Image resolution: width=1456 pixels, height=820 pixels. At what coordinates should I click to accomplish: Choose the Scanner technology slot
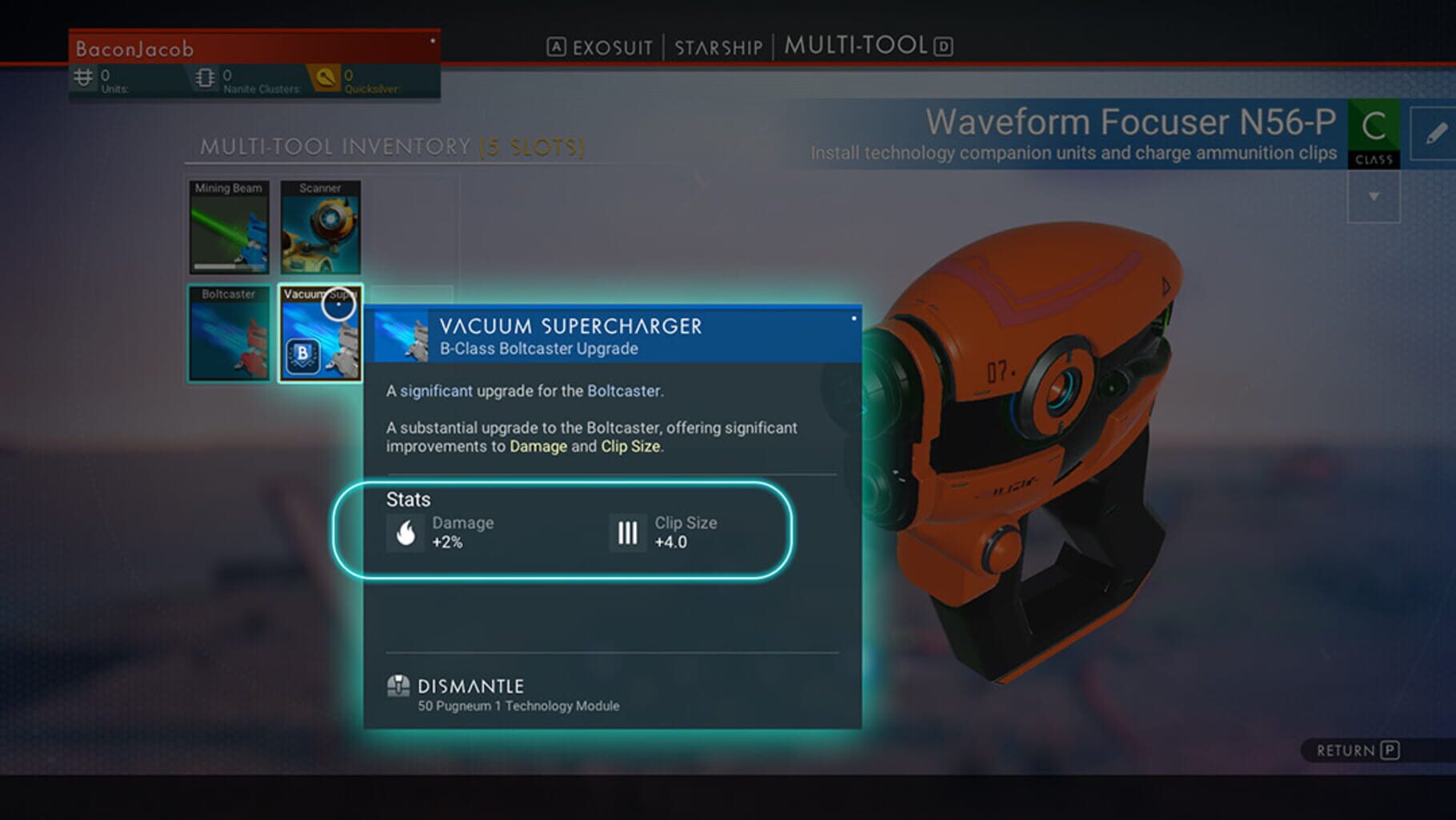pos(320,227)
